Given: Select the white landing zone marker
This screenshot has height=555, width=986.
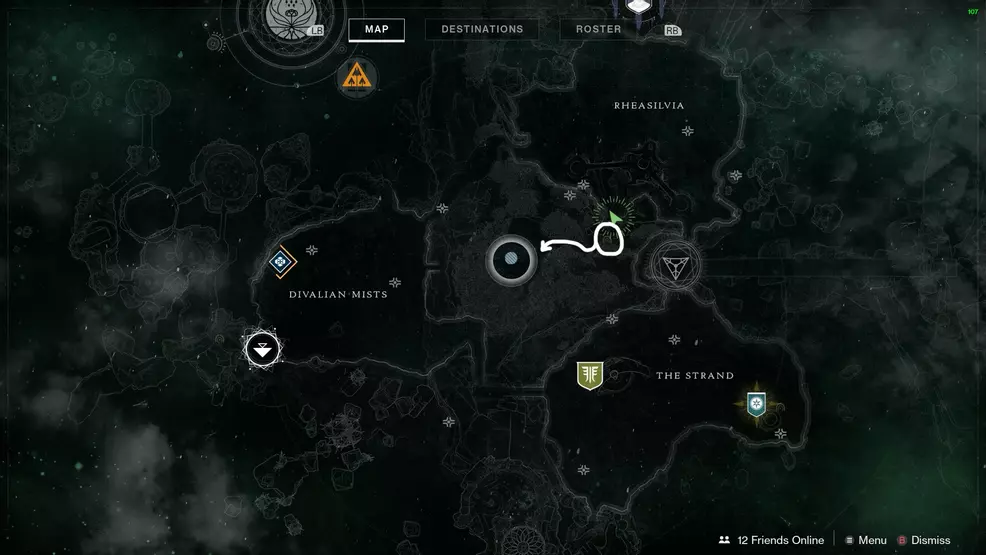Looking at the screenshot, I should point(262,350).
